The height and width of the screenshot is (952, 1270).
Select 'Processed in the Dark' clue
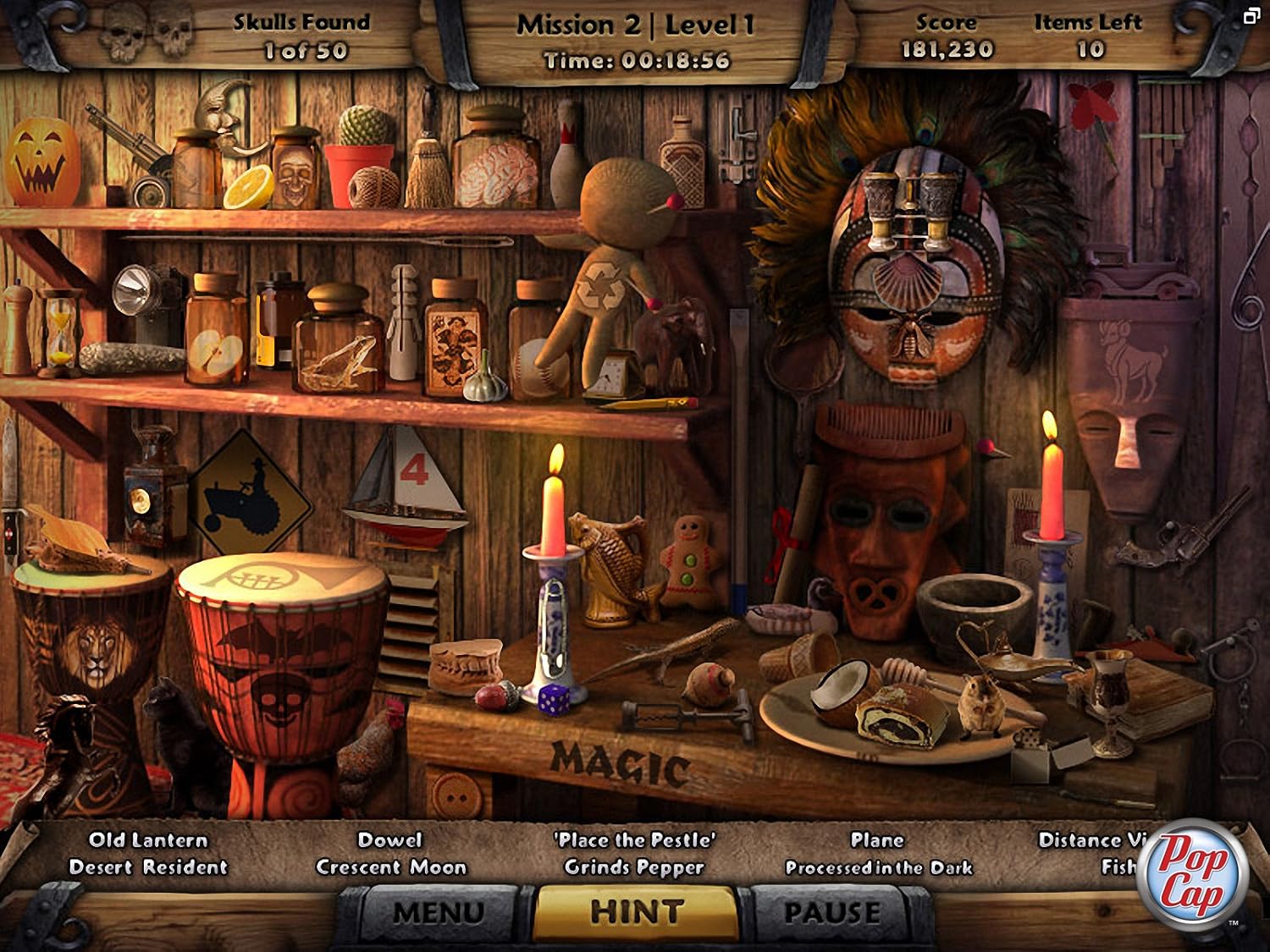(x=879, y=867)
